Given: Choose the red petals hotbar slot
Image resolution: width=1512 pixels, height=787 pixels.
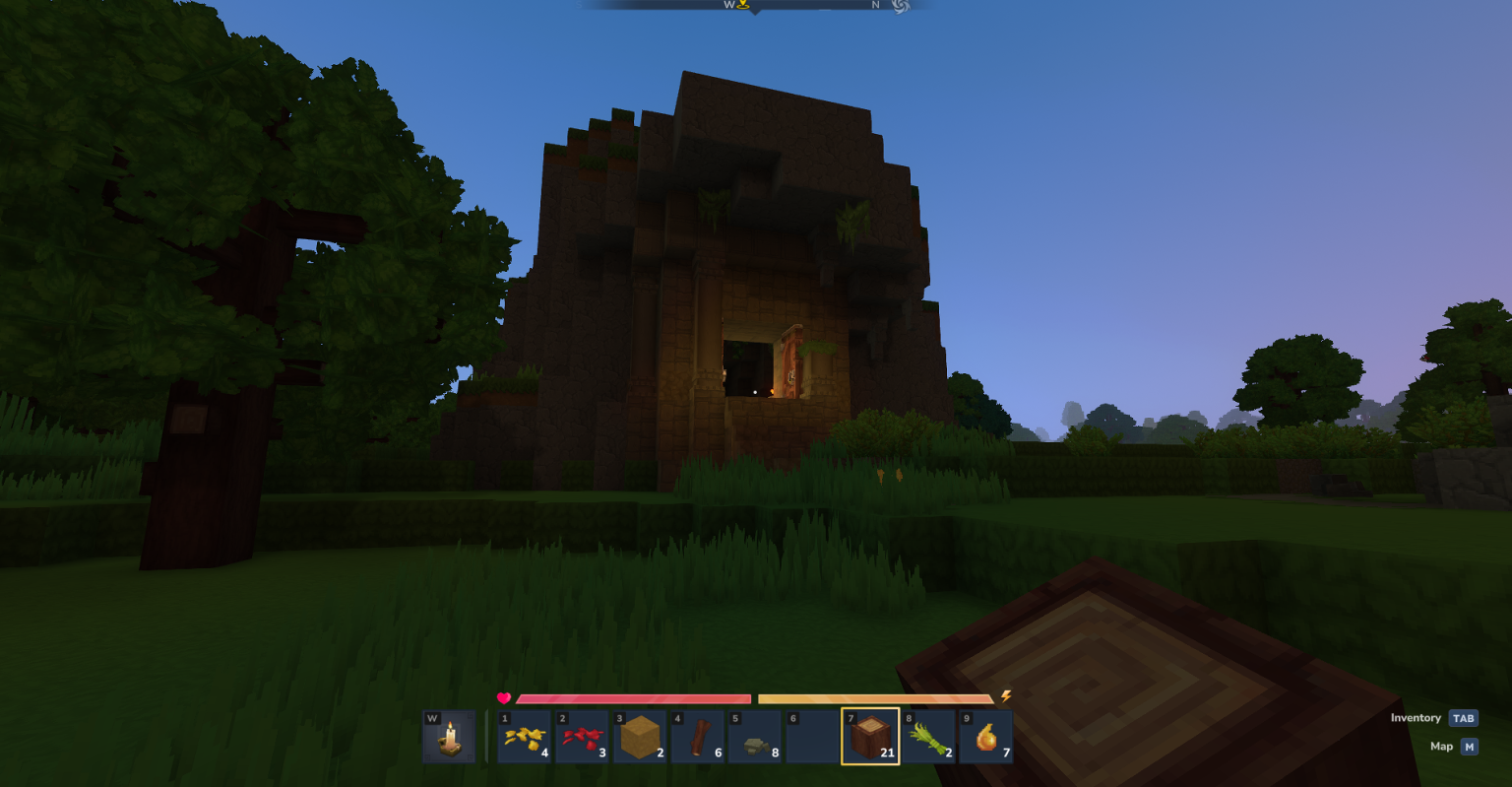Looking at the screenshot, I should pos(582,737).
